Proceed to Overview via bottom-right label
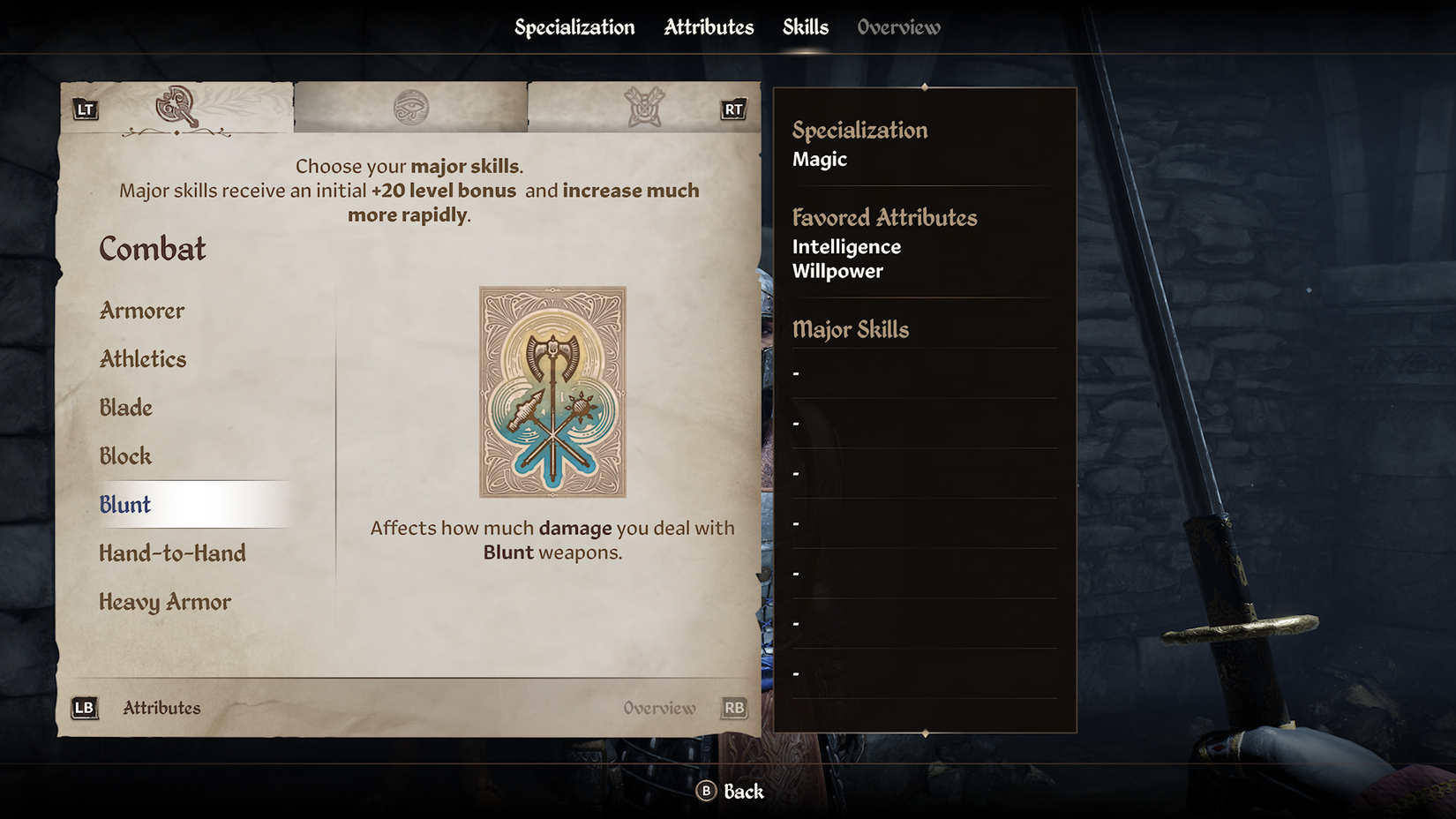 tap(660, 708)
